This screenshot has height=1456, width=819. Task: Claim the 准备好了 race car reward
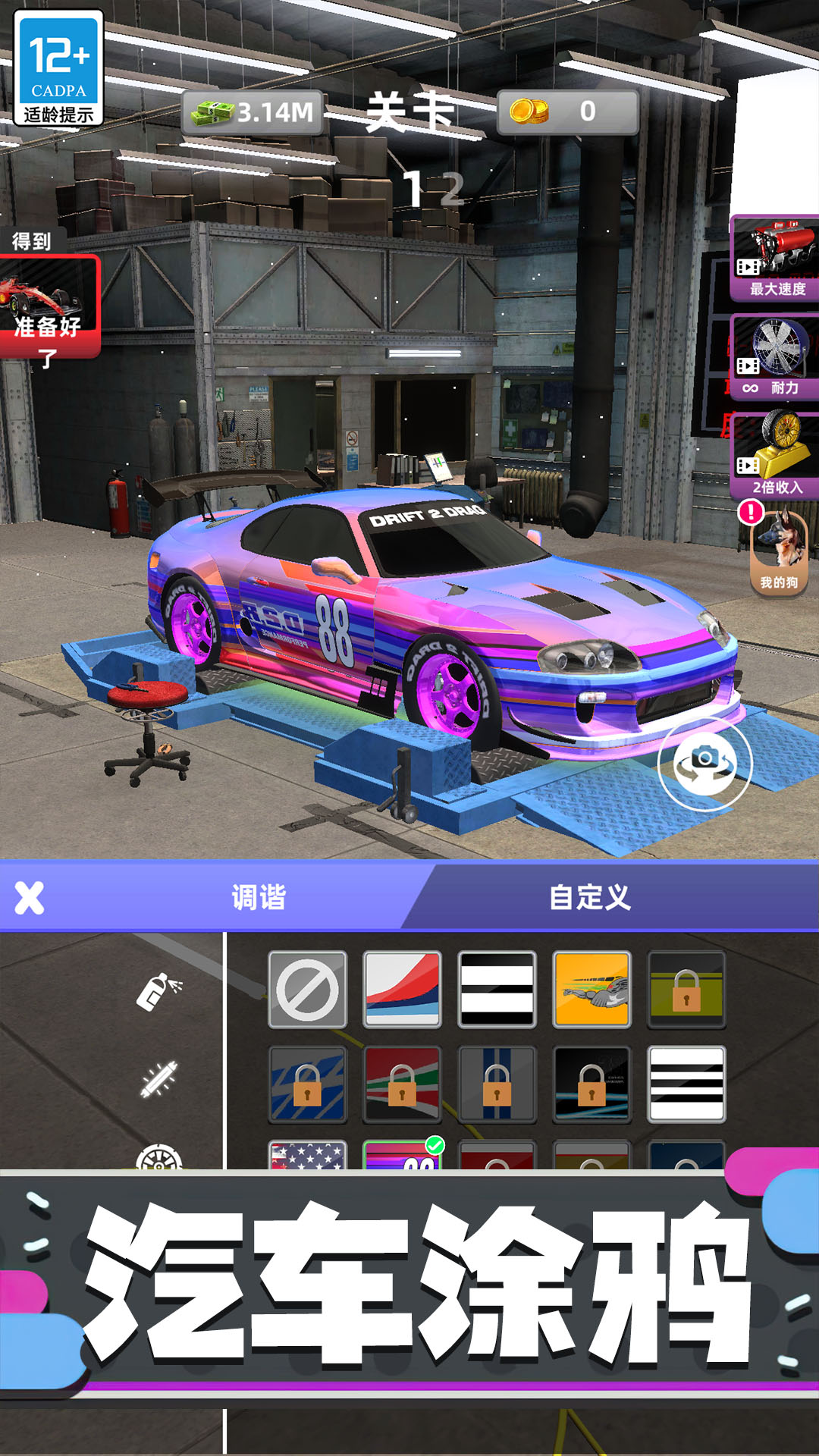[x=49, y=307]
